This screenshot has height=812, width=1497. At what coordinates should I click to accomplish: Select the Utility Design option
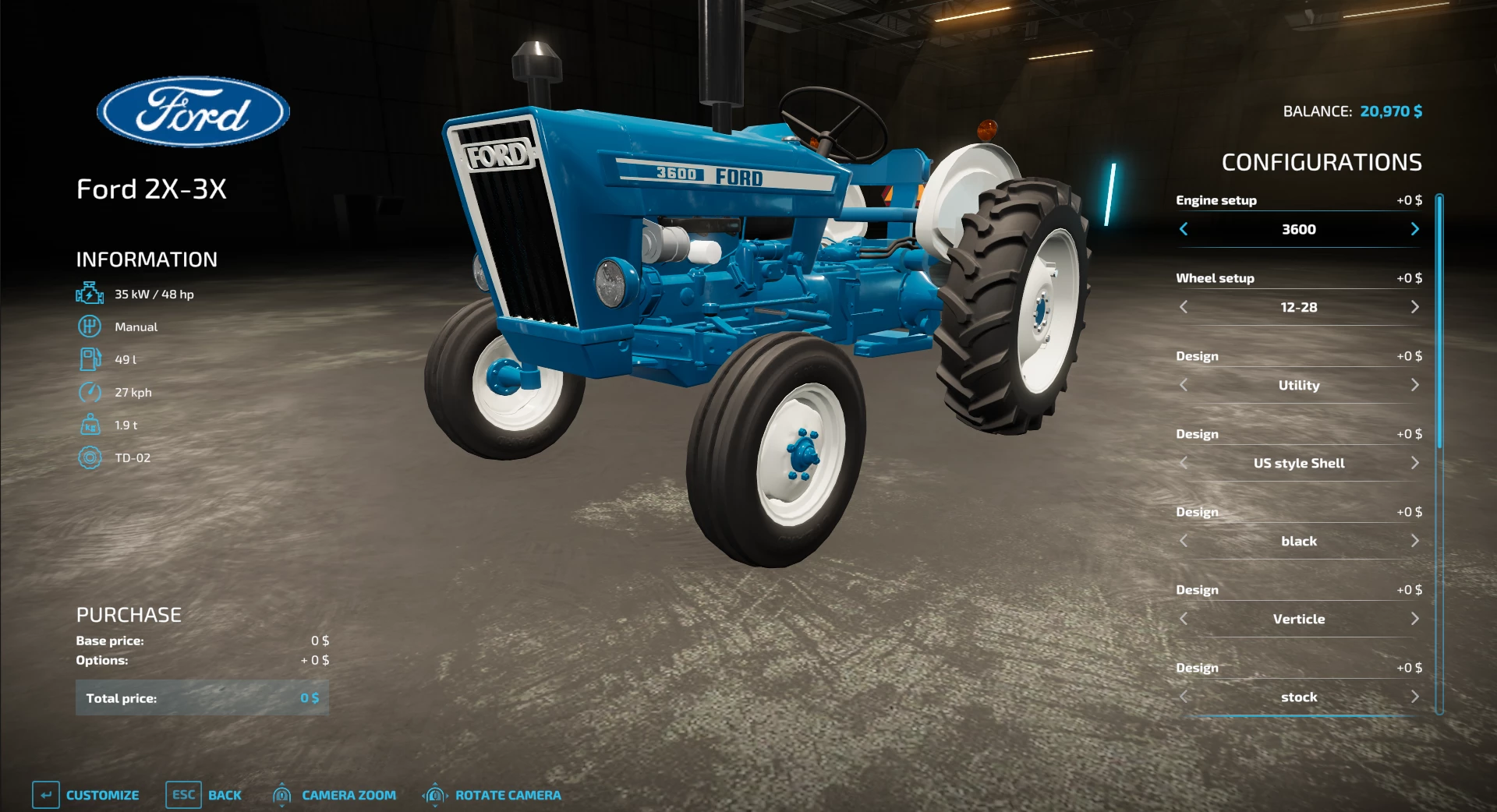tap(1298, 385)
